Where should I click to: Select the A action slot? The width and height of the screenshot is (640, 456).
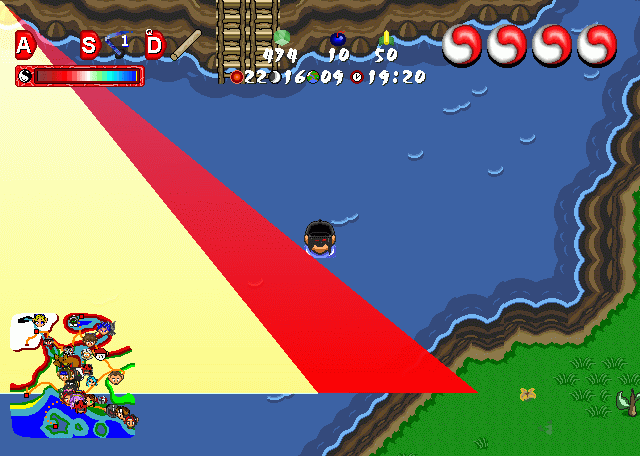[x=25, y=45]
